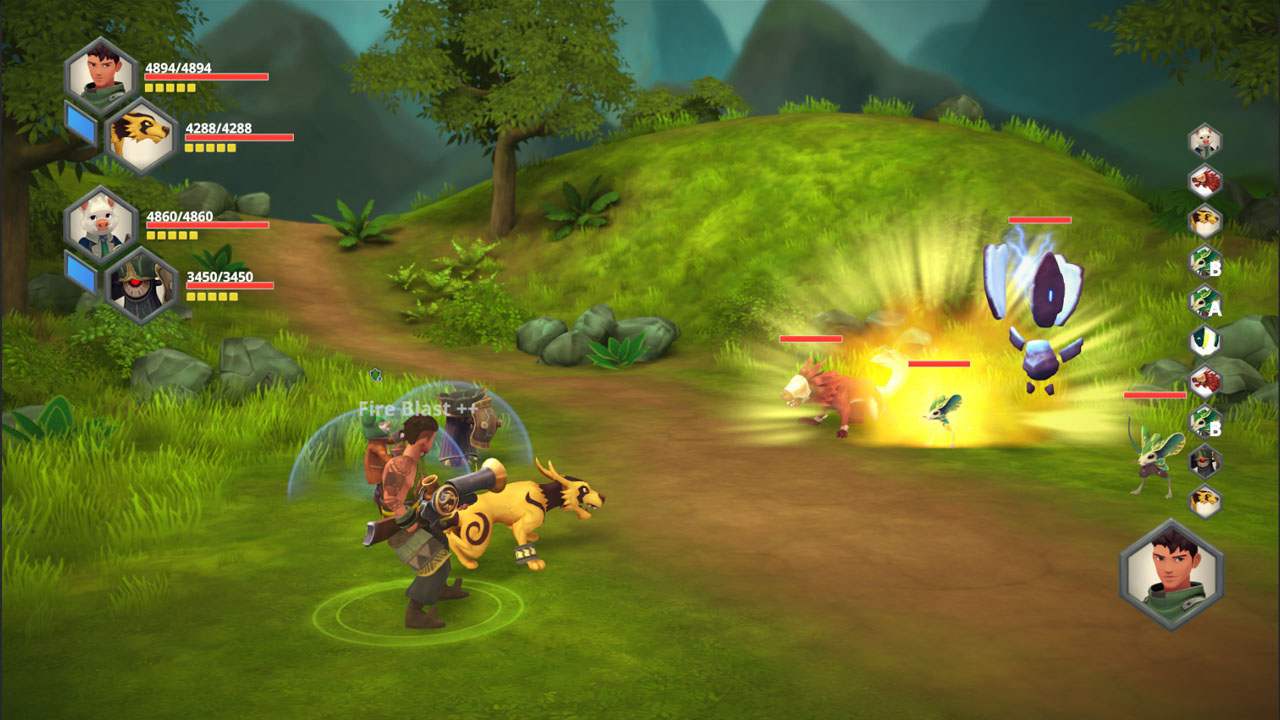Click the white hogbunny icon atop the turn order

(1203, 140)
